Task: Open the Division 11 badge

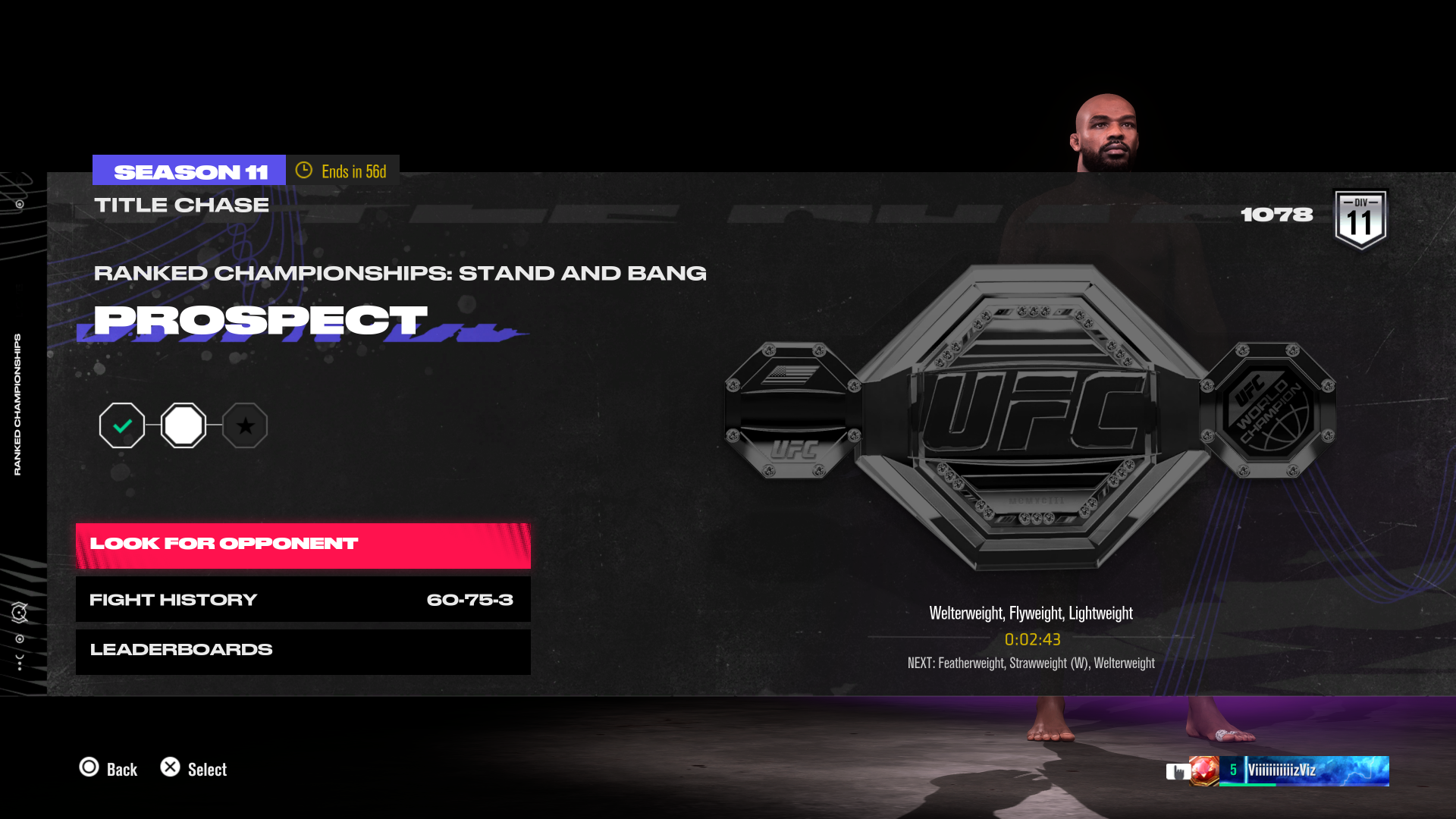Action: (x=1361, y=220)
